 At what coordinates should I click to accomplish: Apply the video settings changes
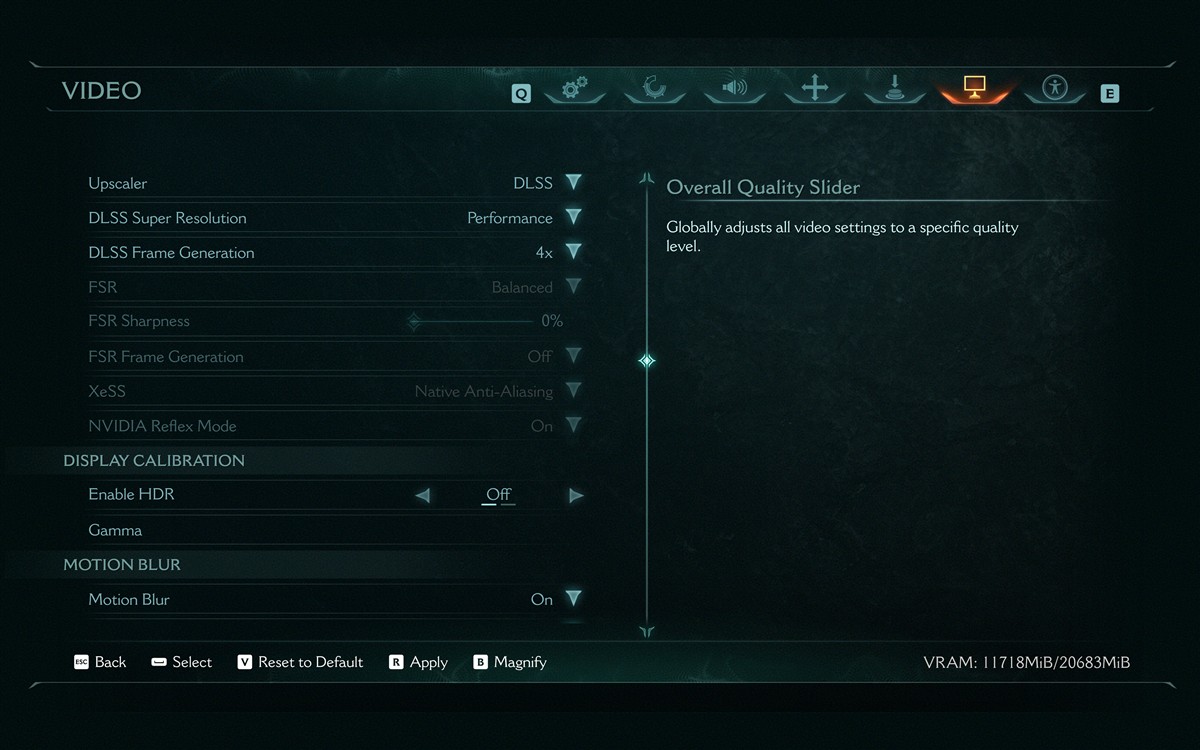pos(418,662)
